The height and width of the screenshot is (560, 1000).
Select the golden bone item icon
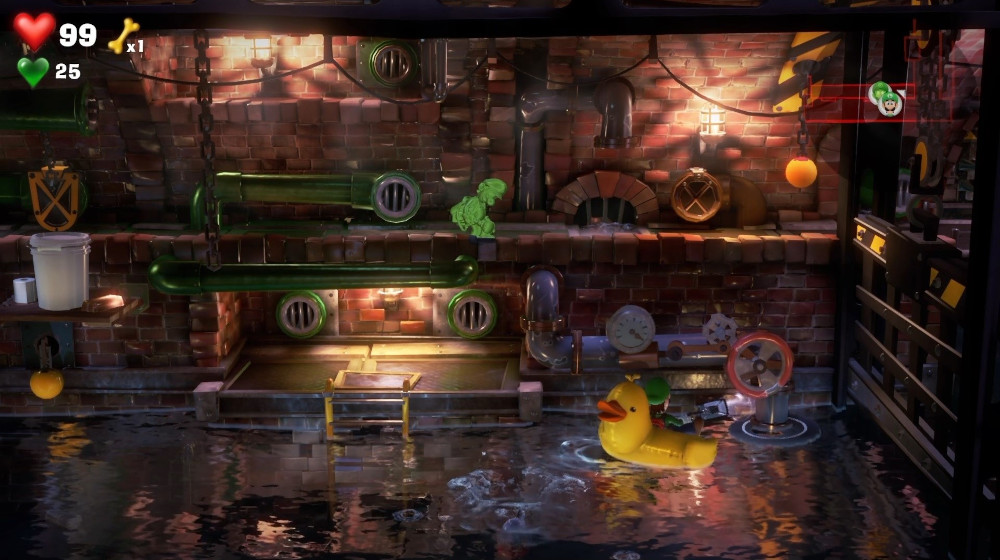122,36
